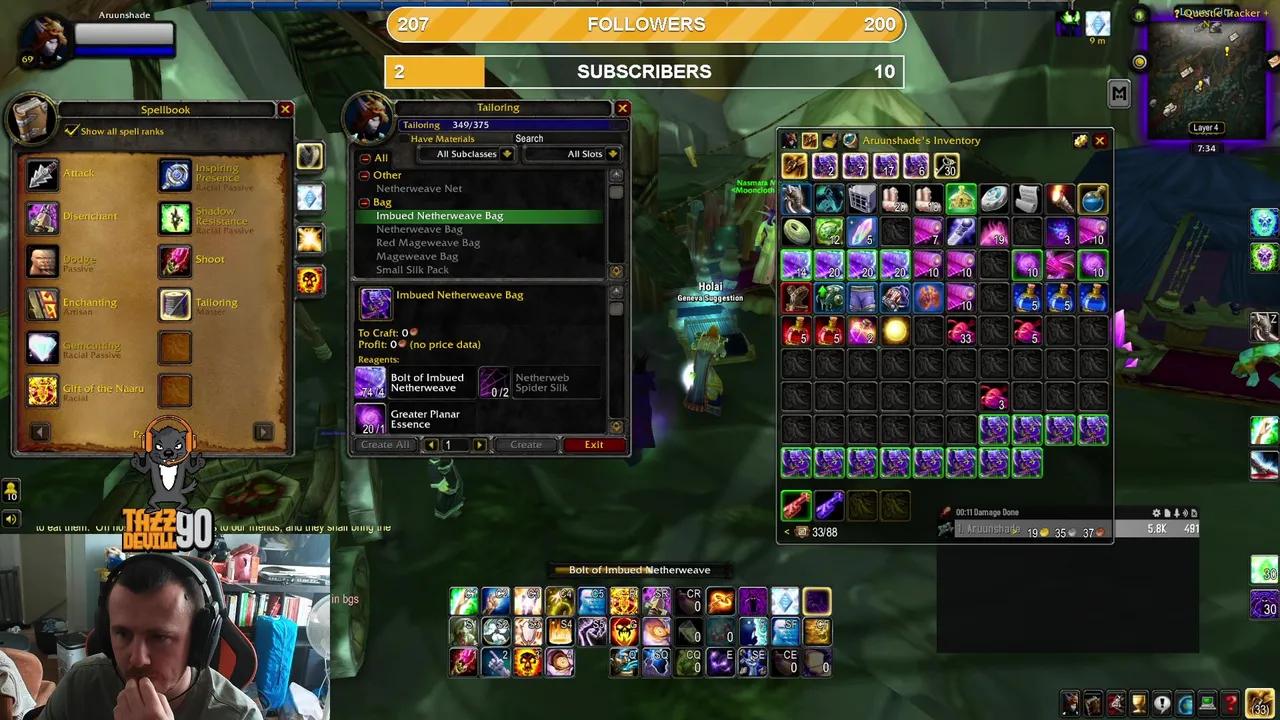Collapse the Bag recipe category

pyautogui.click(x=364, y=202)
